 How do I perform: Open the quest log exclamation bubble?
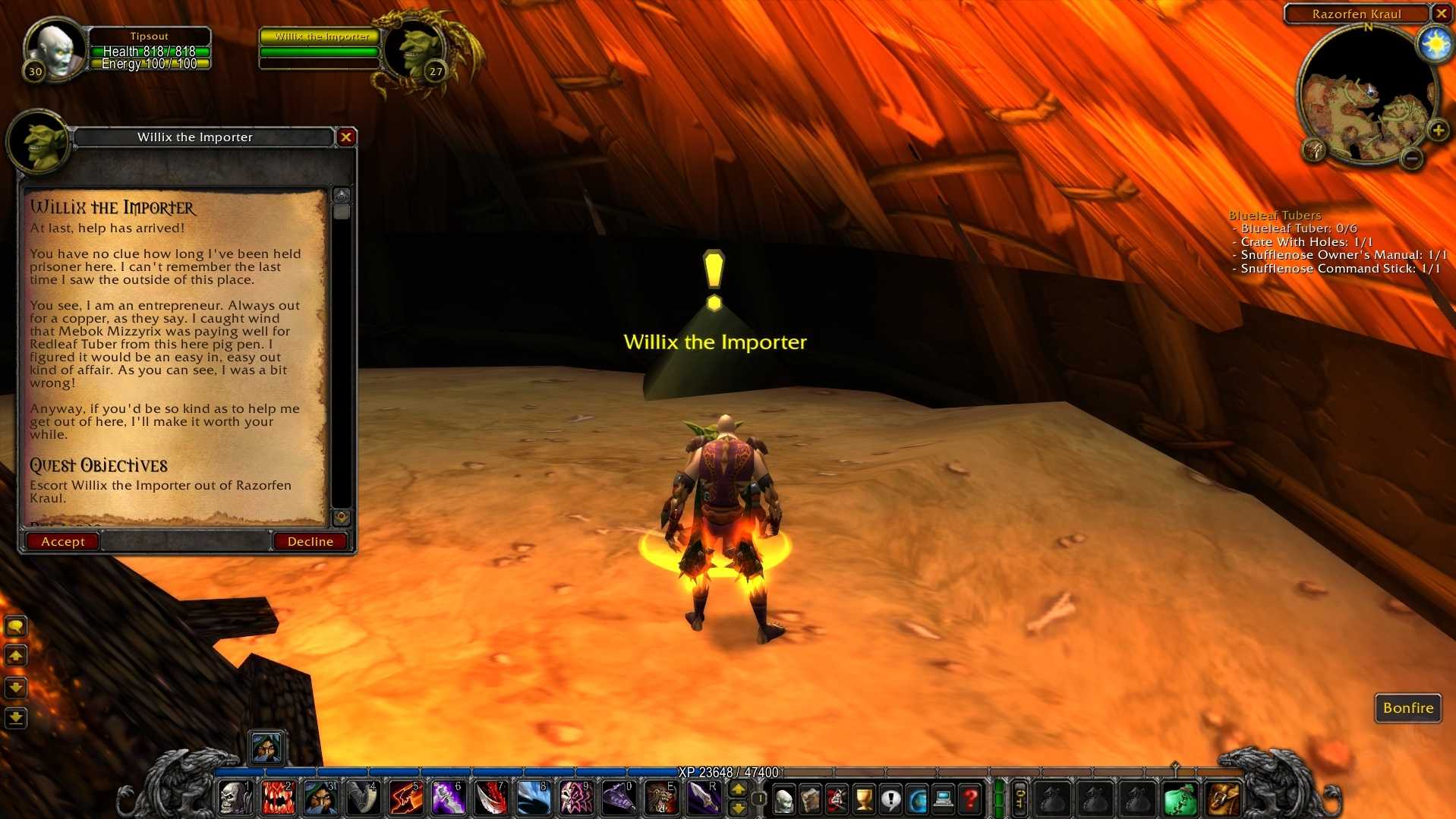point(890,799)
